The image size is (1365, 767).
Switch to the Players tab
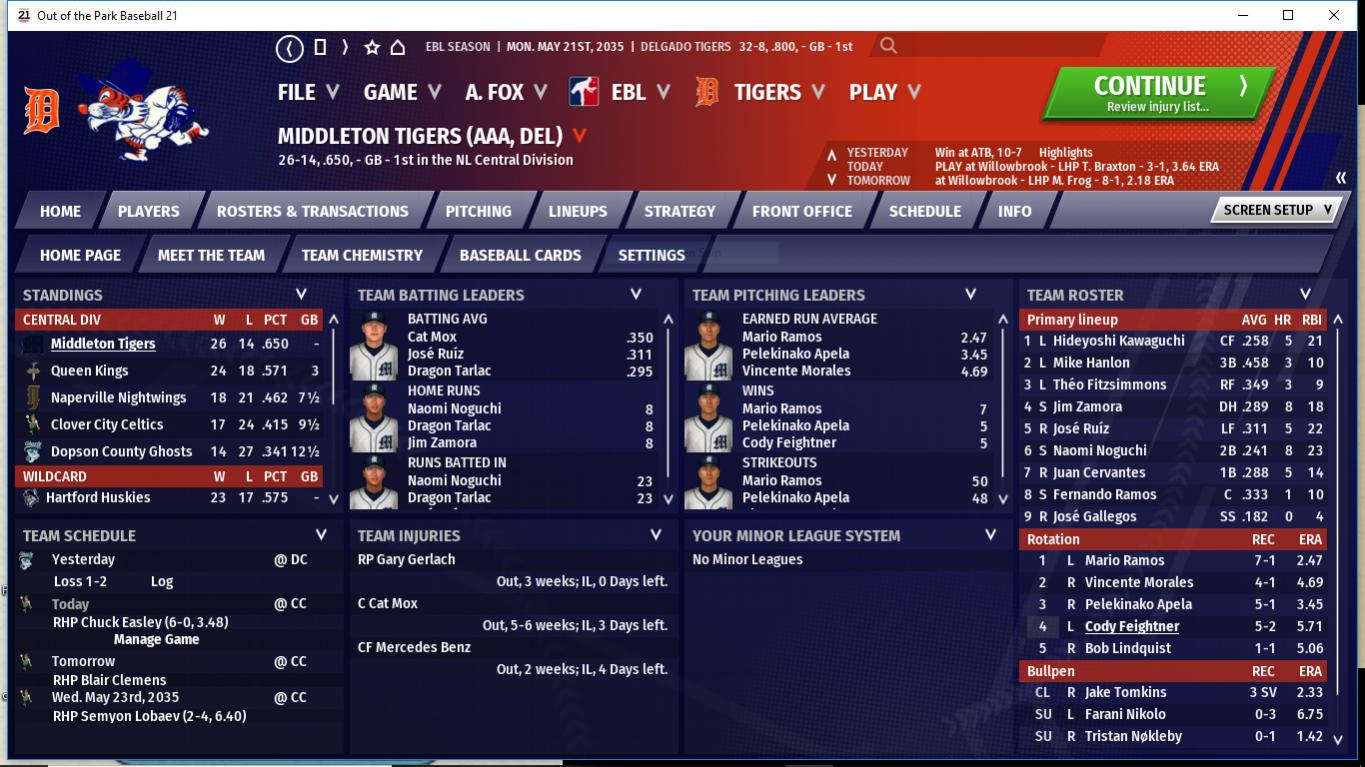148,211
